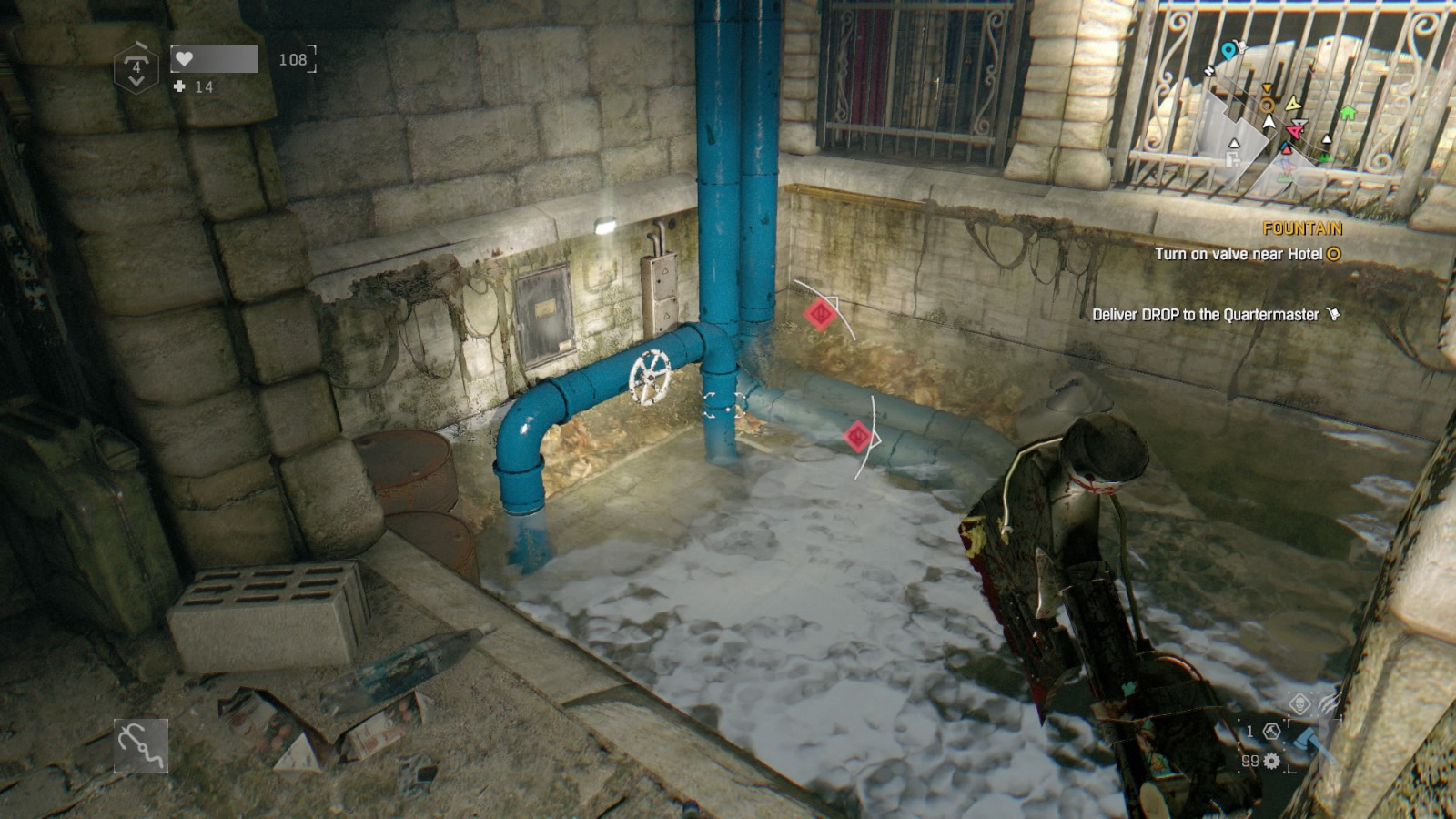This screenshot has height=819, width=1456.
Task: Click the compass N indicator on the minimap
Action: 1209,70
